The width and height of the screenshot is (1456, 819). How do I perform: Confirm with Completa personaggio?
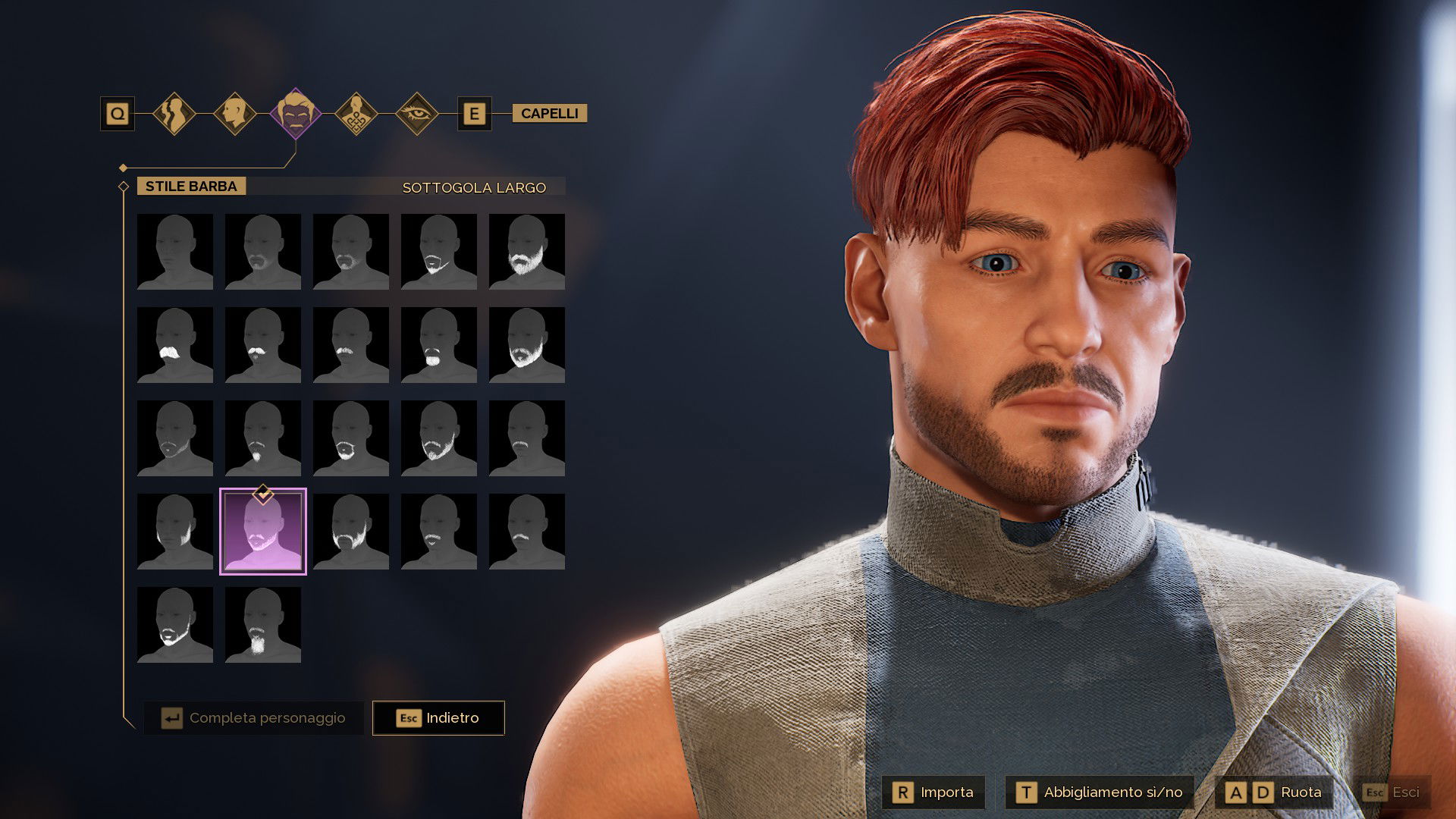pos(254,717)
